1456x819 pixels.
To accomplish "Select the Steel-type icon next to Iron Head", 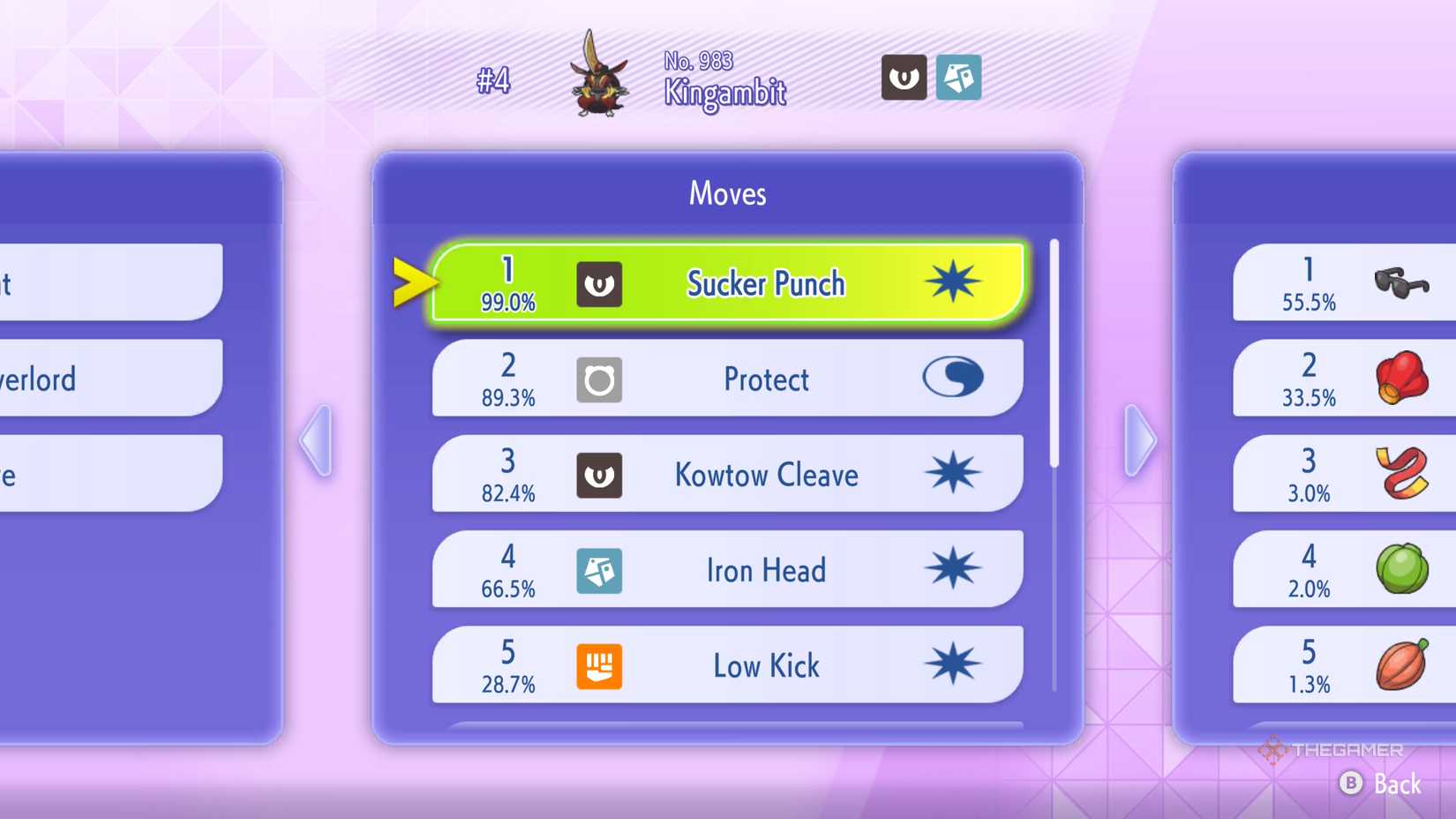I will (600, 571).
